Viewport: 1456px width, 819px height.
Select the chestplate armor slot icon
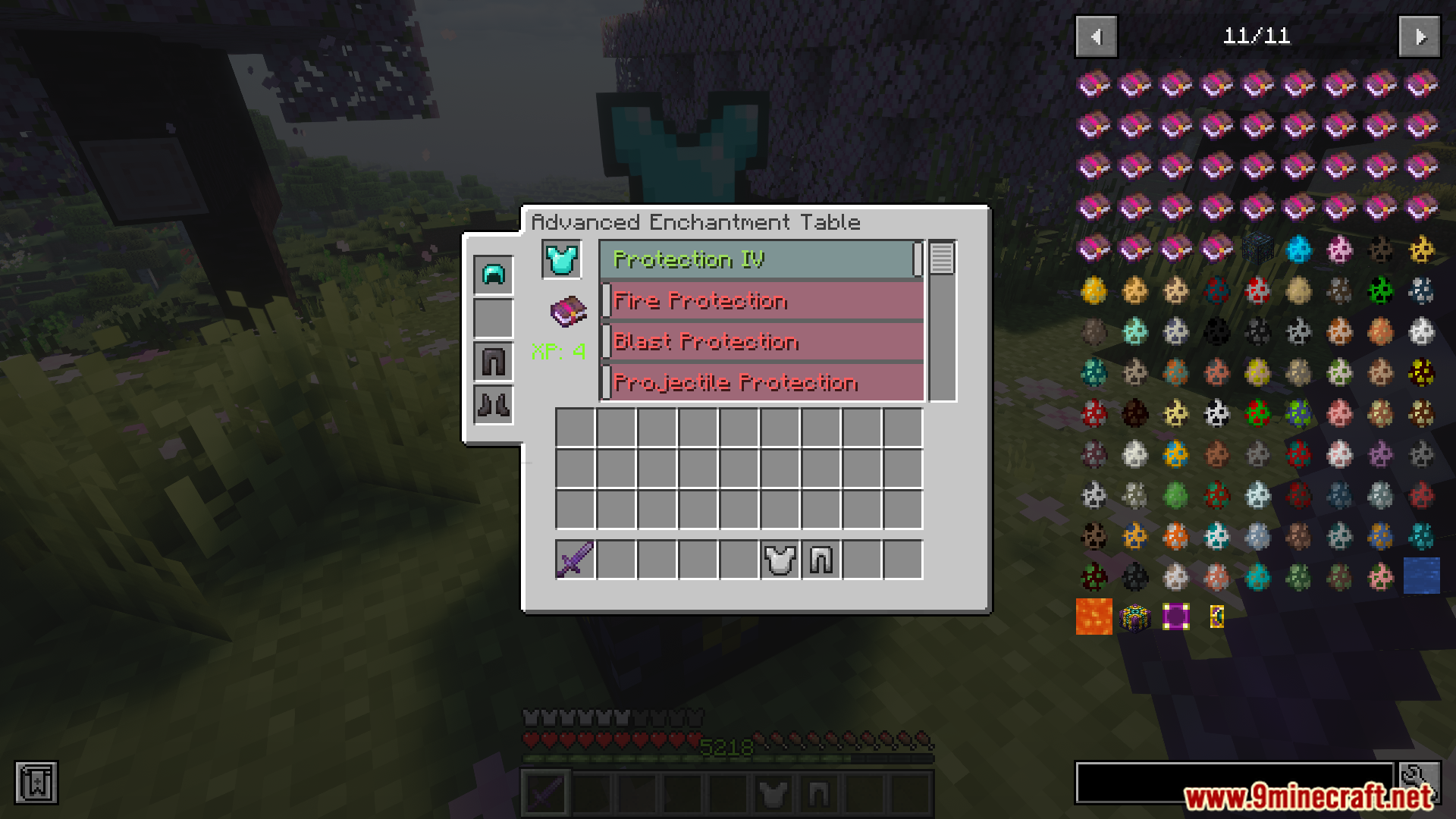click(x=491, y=318)
